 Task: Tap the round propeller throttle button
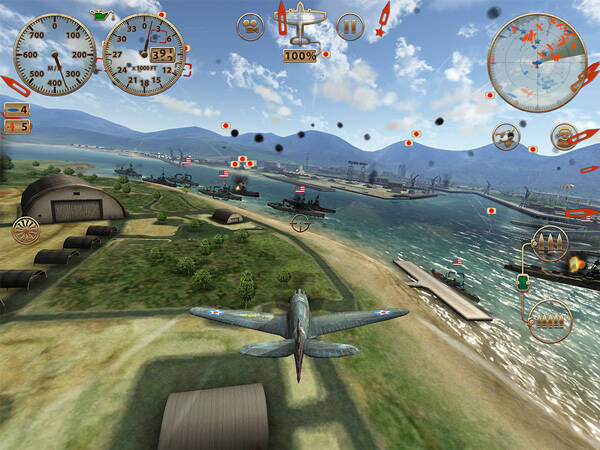(25, 231)
